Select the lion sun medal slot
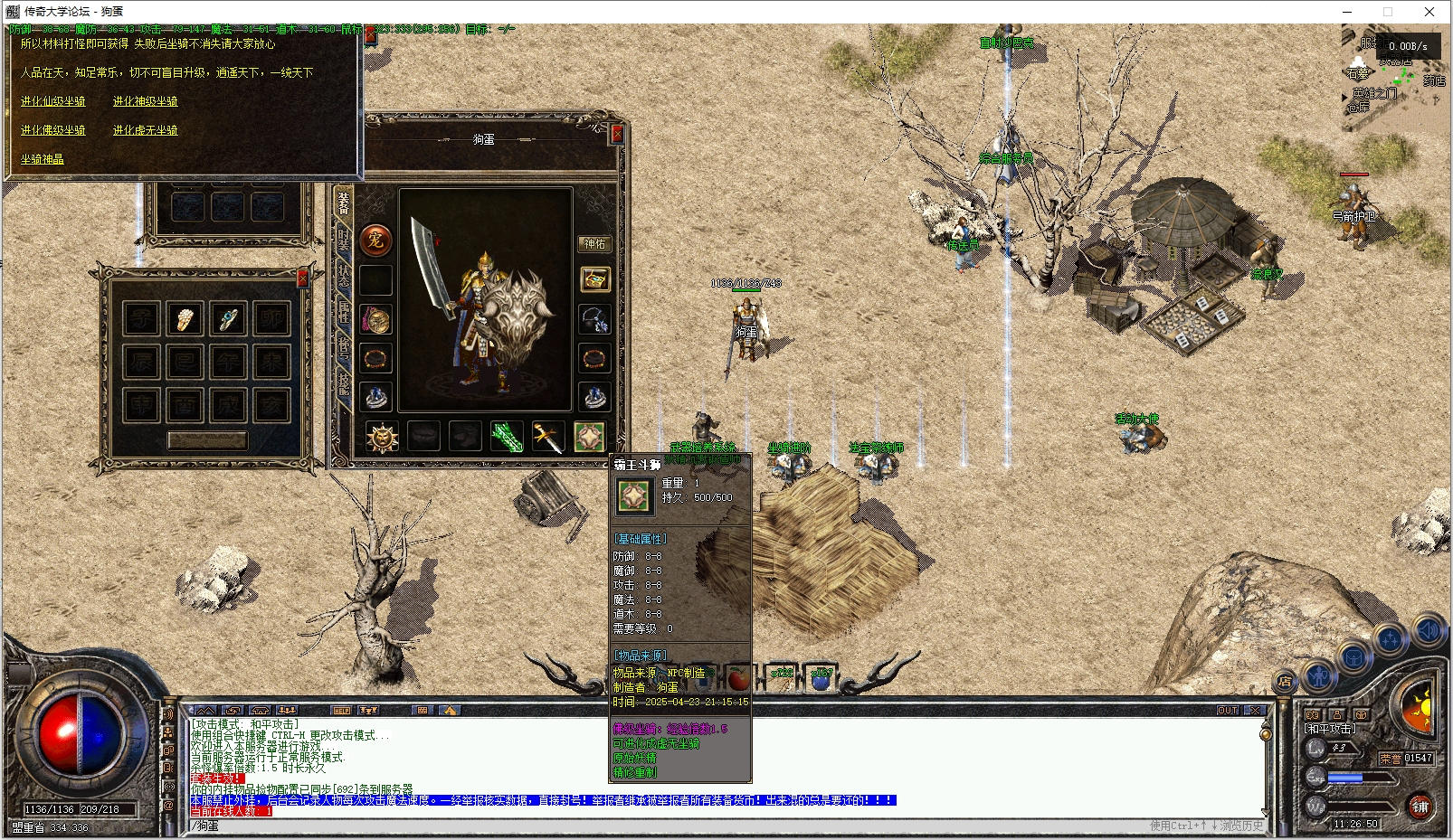The height and width of the screenshot is (840, 1453). coord(382,437)
